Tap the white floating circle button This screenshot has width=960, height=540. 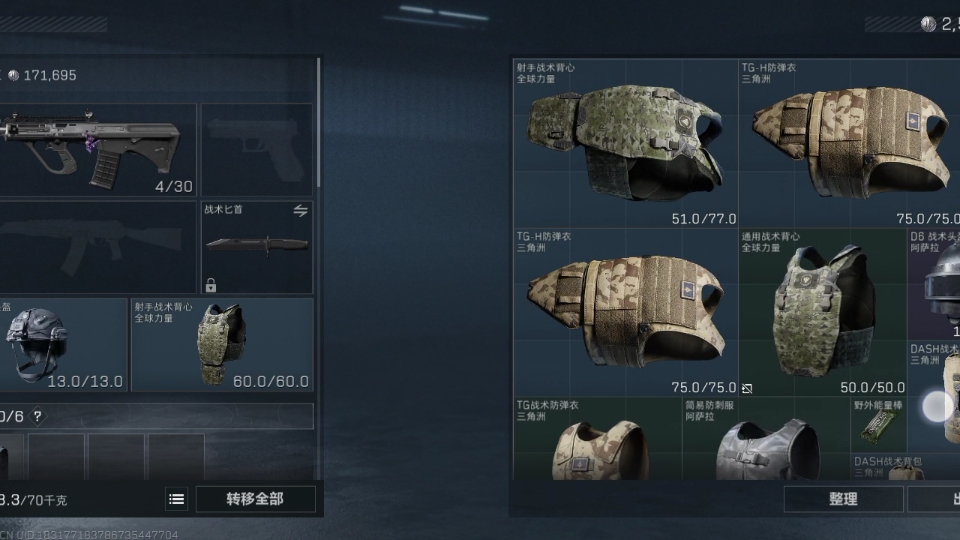(938, 406)
